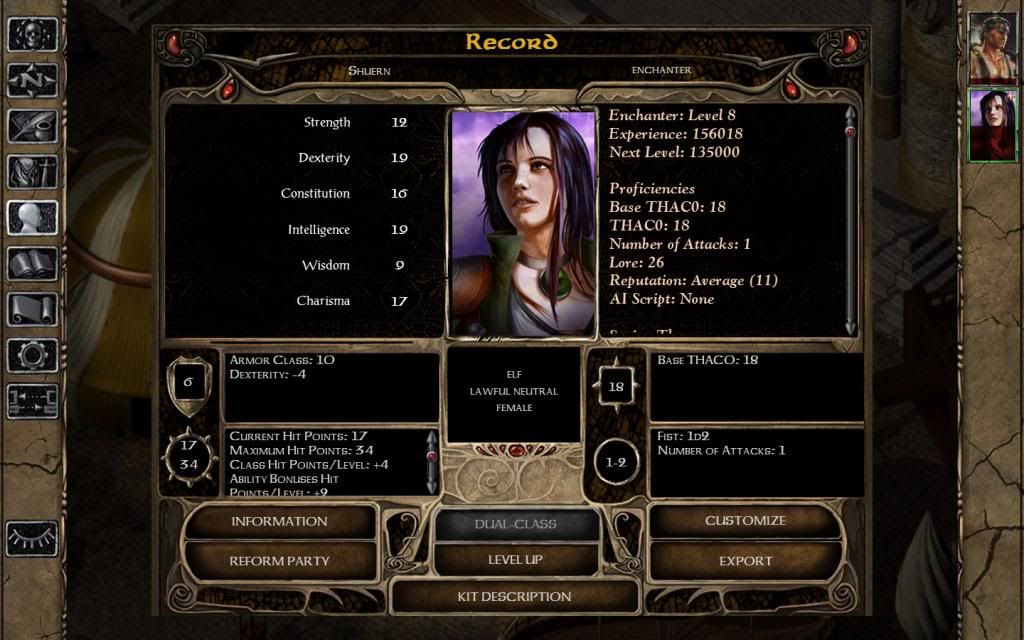Open the Information panel
The height and width of the screenshot is (640, 1024).
click(279, 521)
